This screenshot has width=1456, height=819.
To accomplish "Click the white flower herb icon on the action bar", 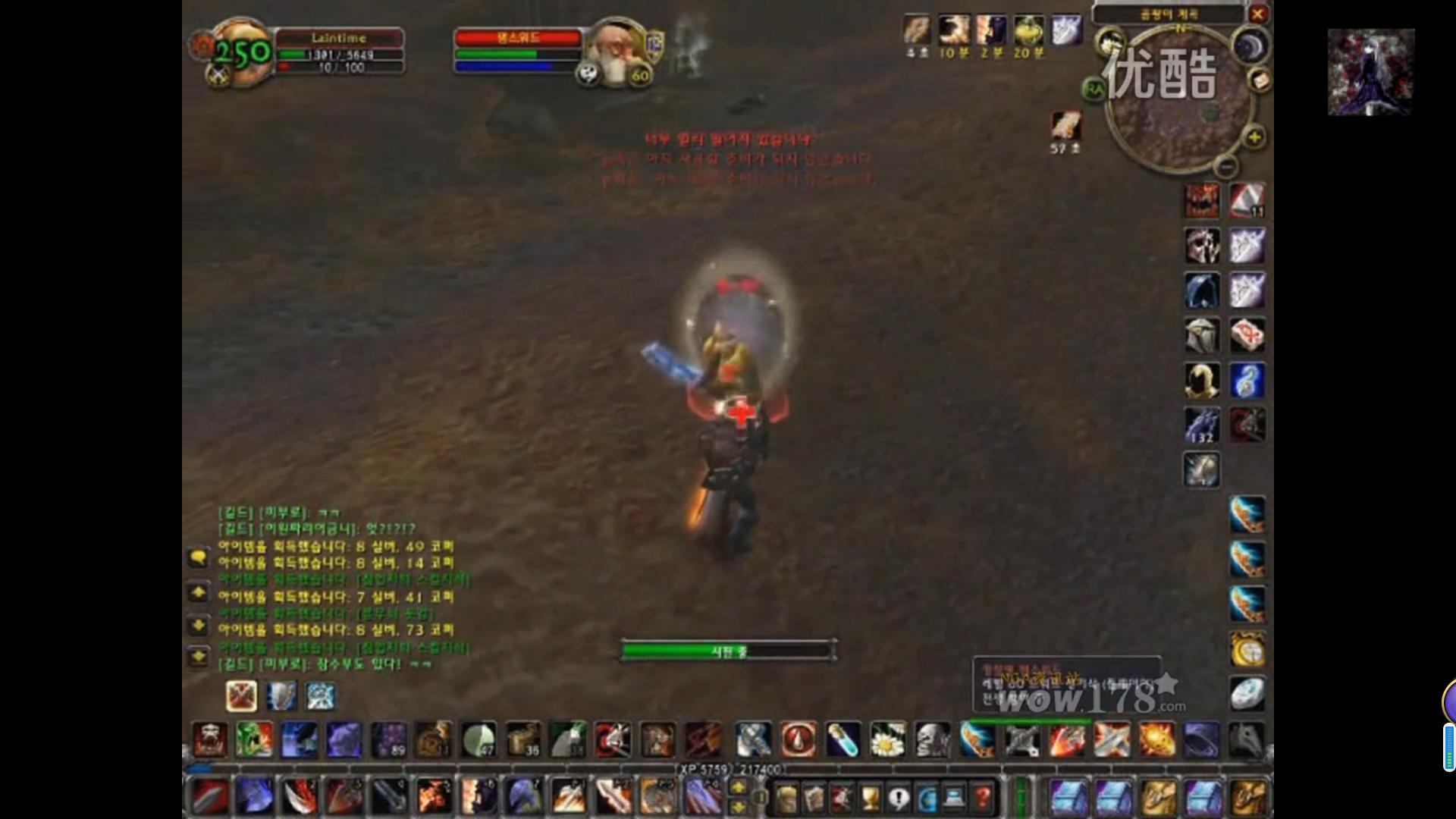I will tap(886, 739).
